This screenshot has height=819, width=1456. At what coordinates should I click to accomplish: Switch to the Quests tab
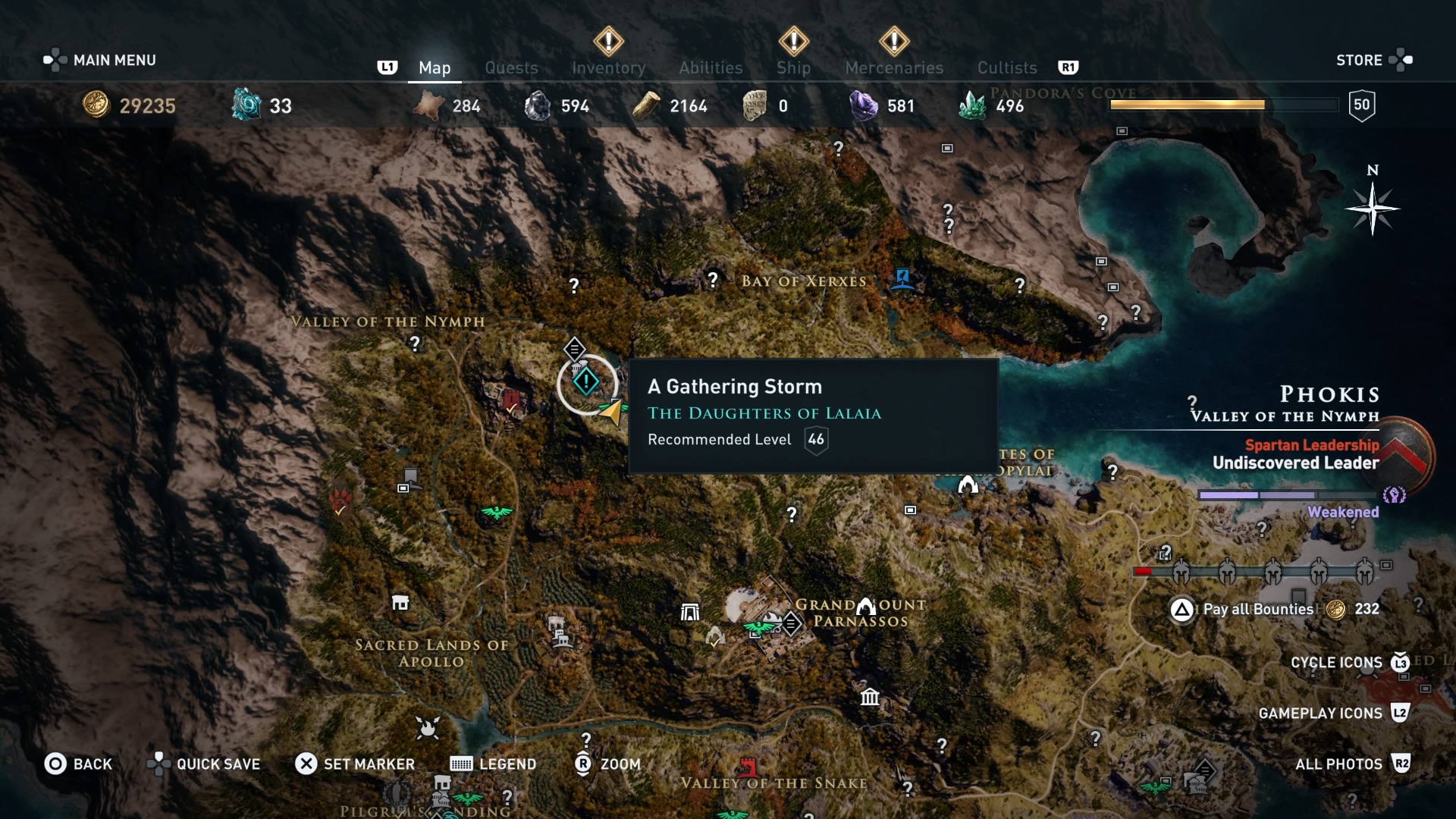click(x=511, y=67)
